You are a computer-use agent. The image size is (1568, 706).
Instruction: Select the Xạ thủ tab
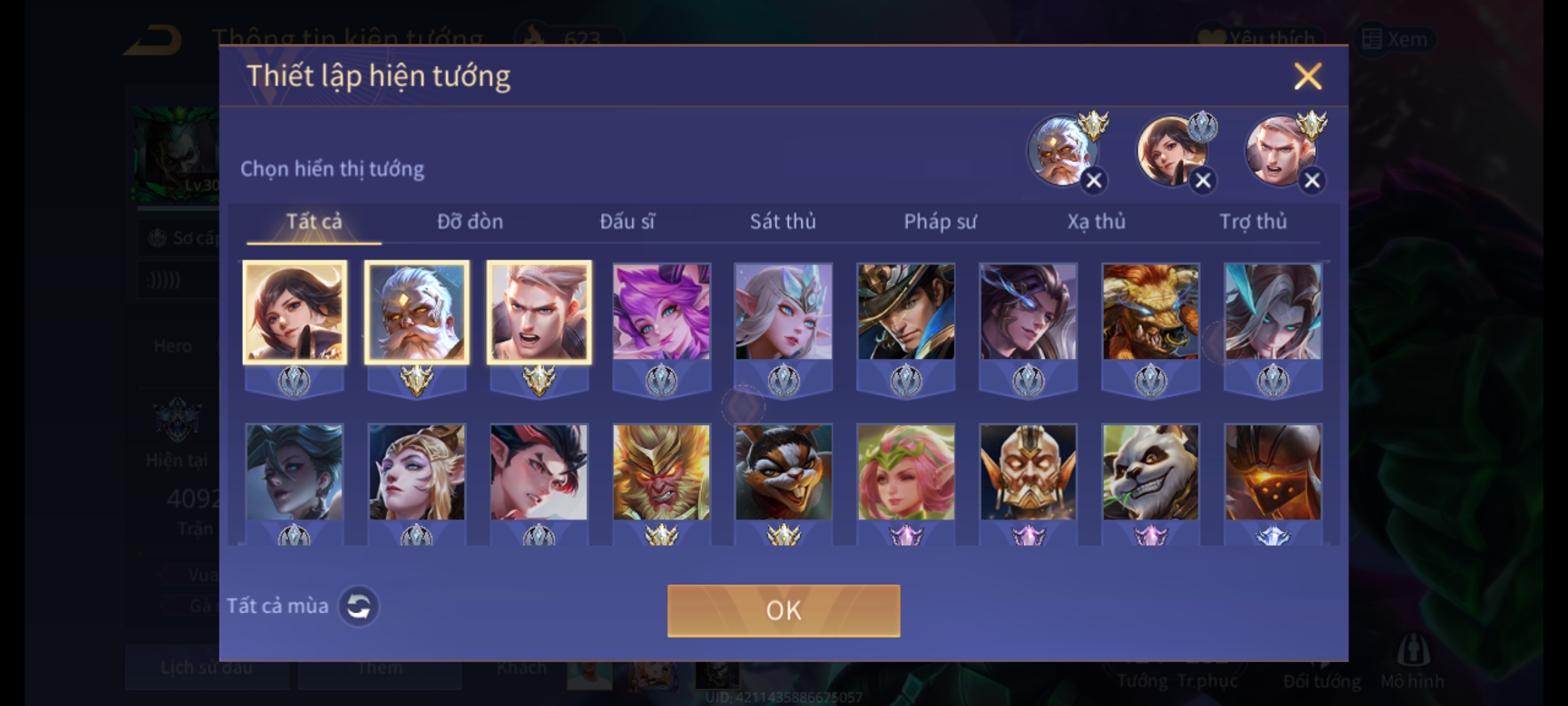[x=1096, y=222]
